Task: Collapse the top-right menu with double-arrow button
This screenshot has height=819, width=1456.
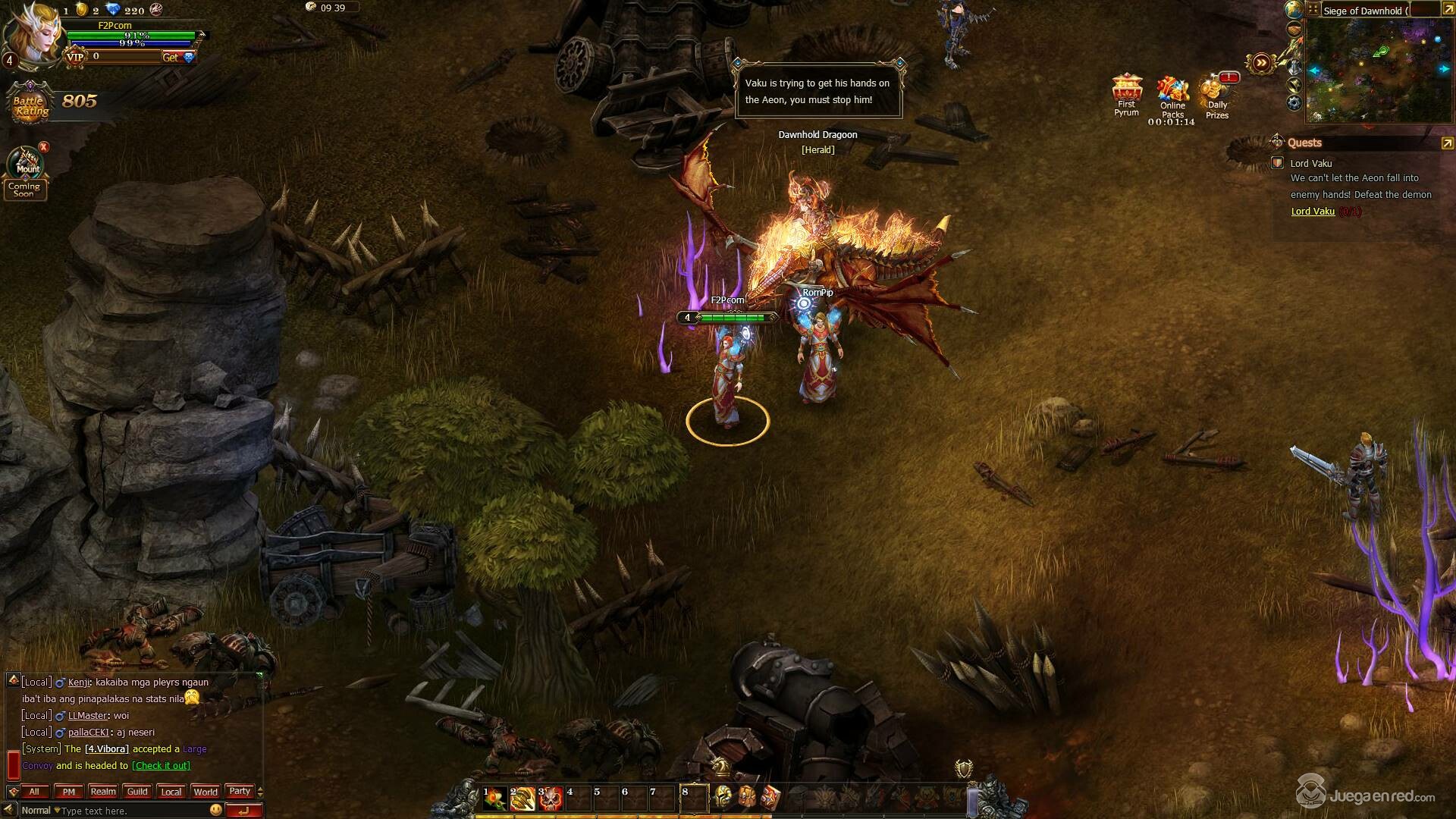Action: pos(1261,64)
